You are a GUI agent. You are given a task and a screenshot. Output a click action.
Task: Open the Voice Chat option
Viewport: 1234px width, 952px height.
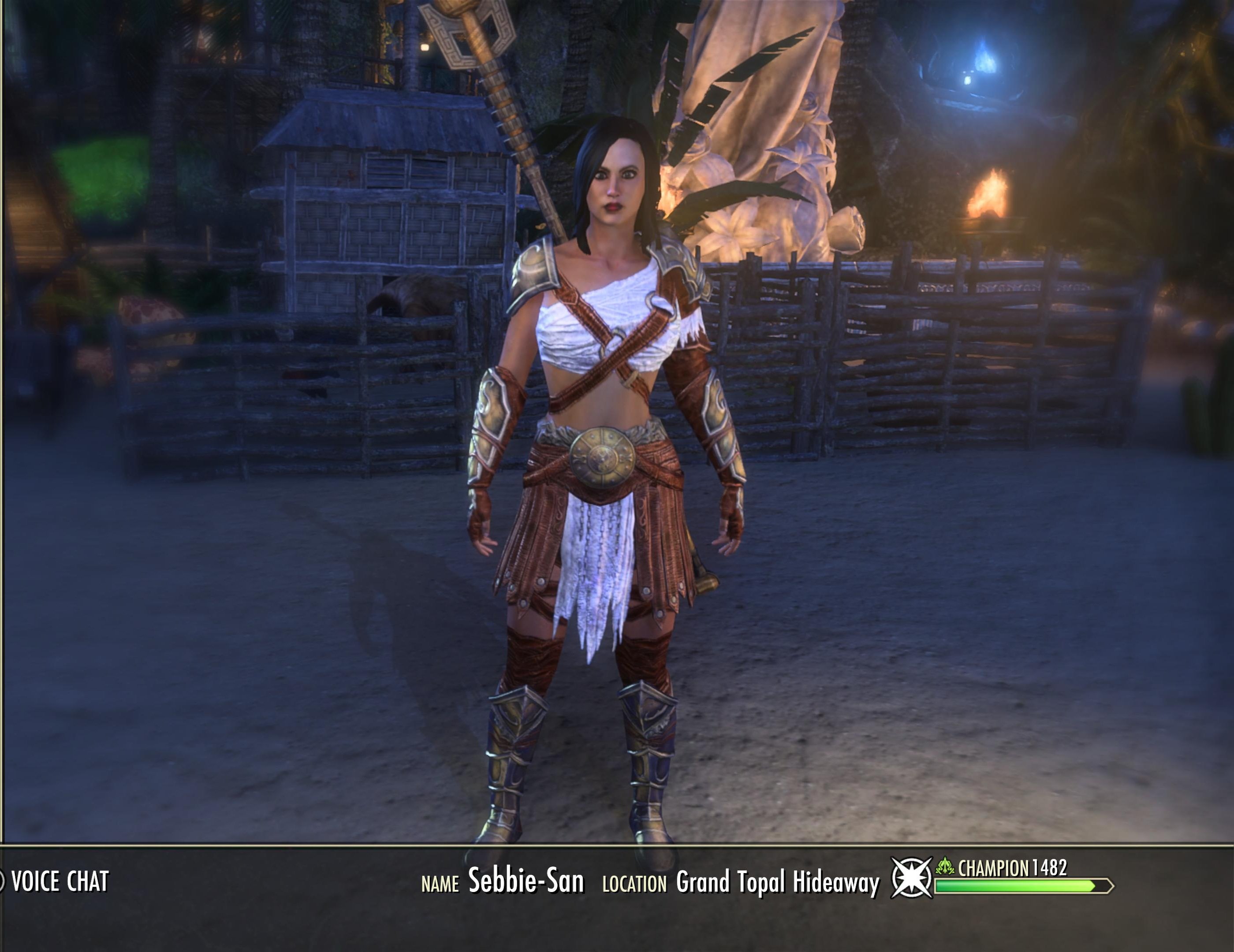59,882
